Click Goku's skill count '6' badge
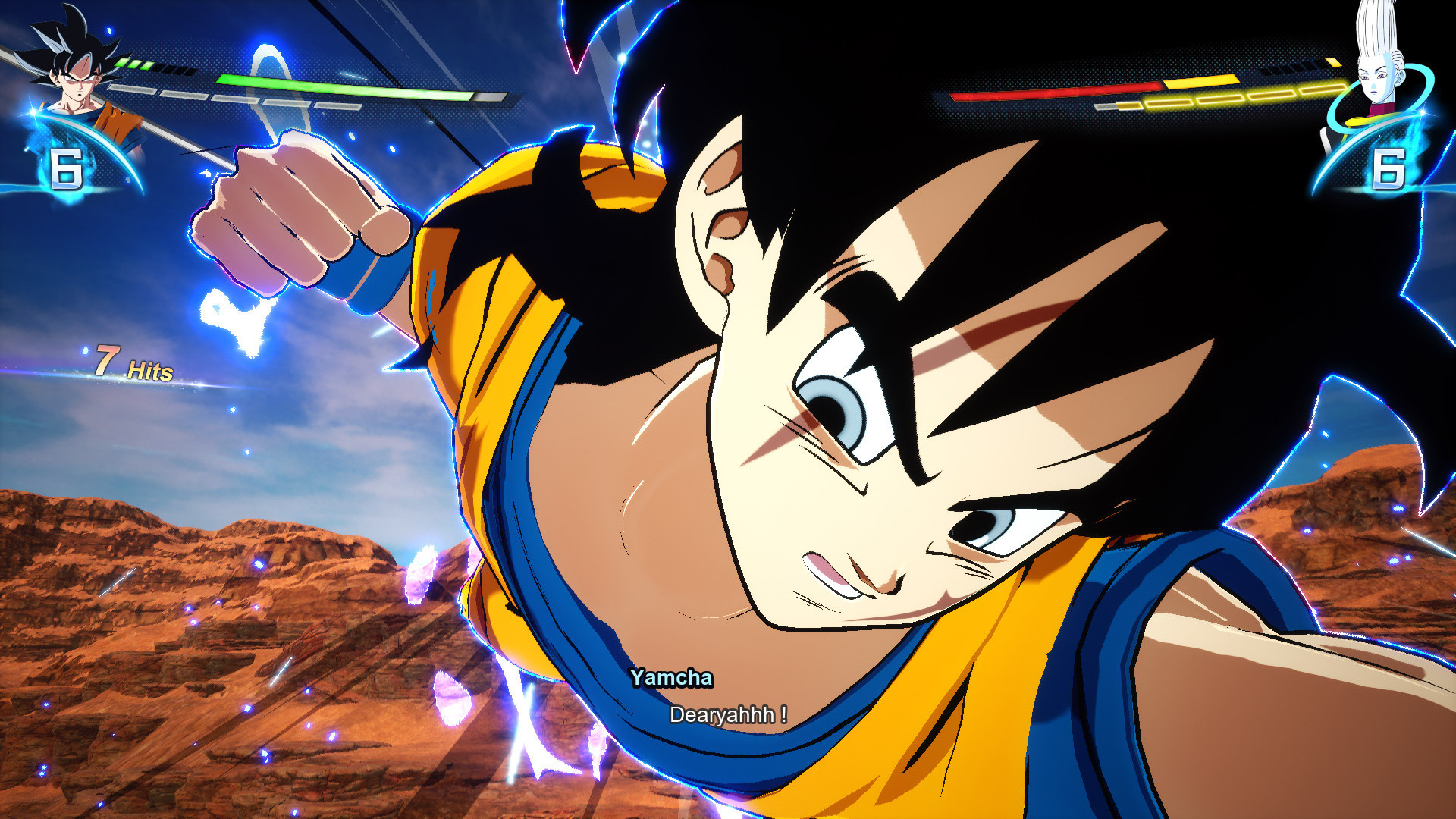Viewport: 1456px width, 819px height. [67, 168]
